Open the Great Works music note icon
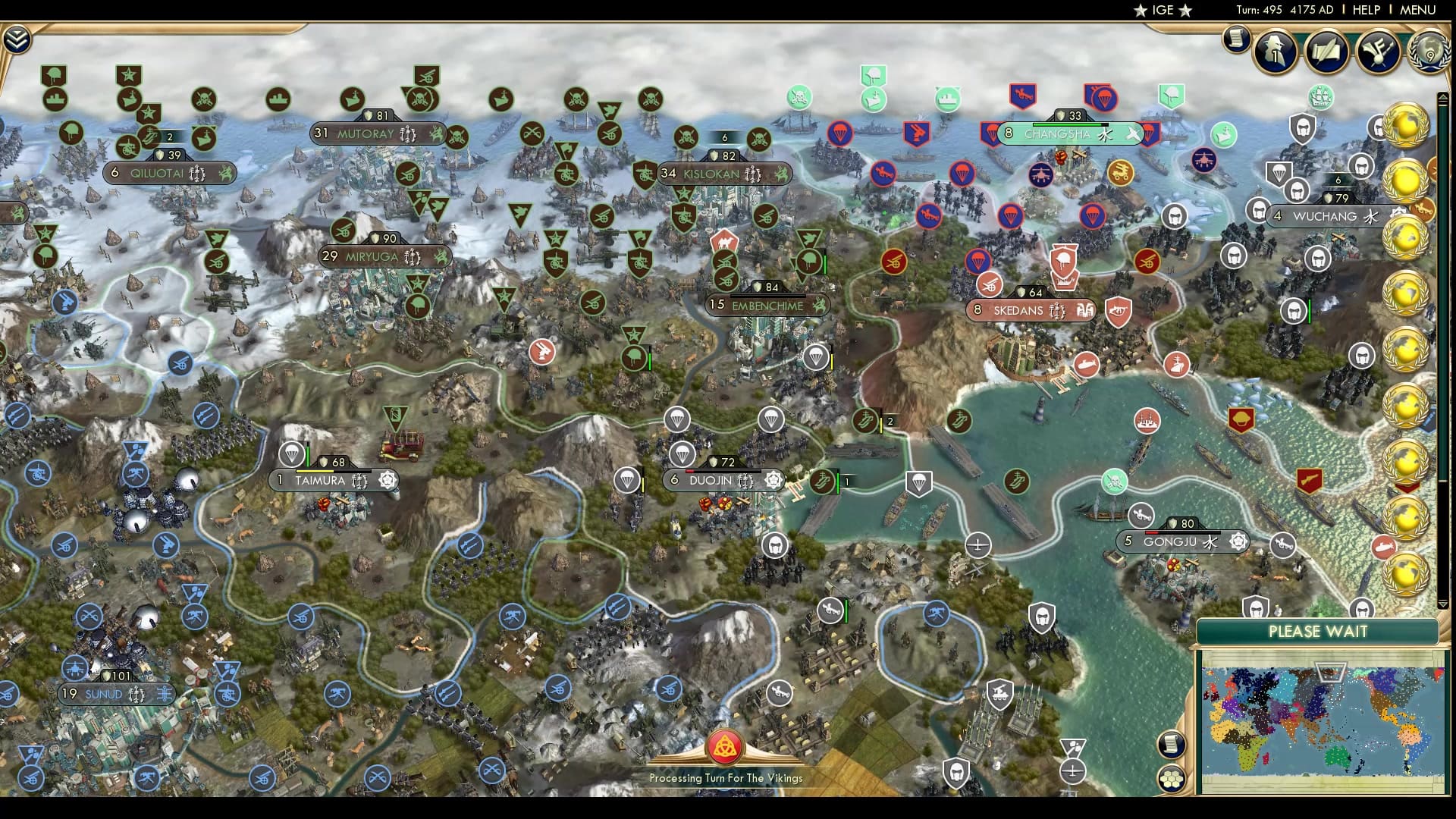This screenshot has height=819, width=1456. [1379, 53]
